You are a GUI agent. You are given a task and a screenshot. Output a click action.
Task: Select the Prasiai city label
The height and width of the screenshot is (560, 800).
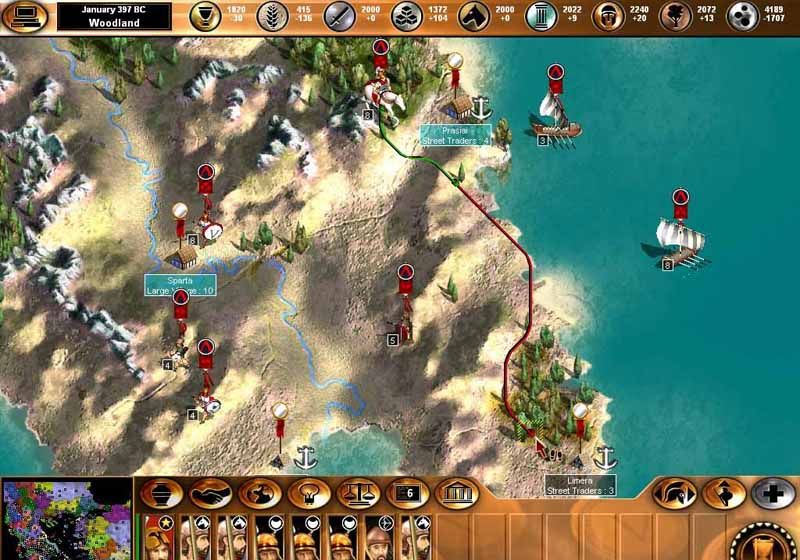click(x=456, y=135)
